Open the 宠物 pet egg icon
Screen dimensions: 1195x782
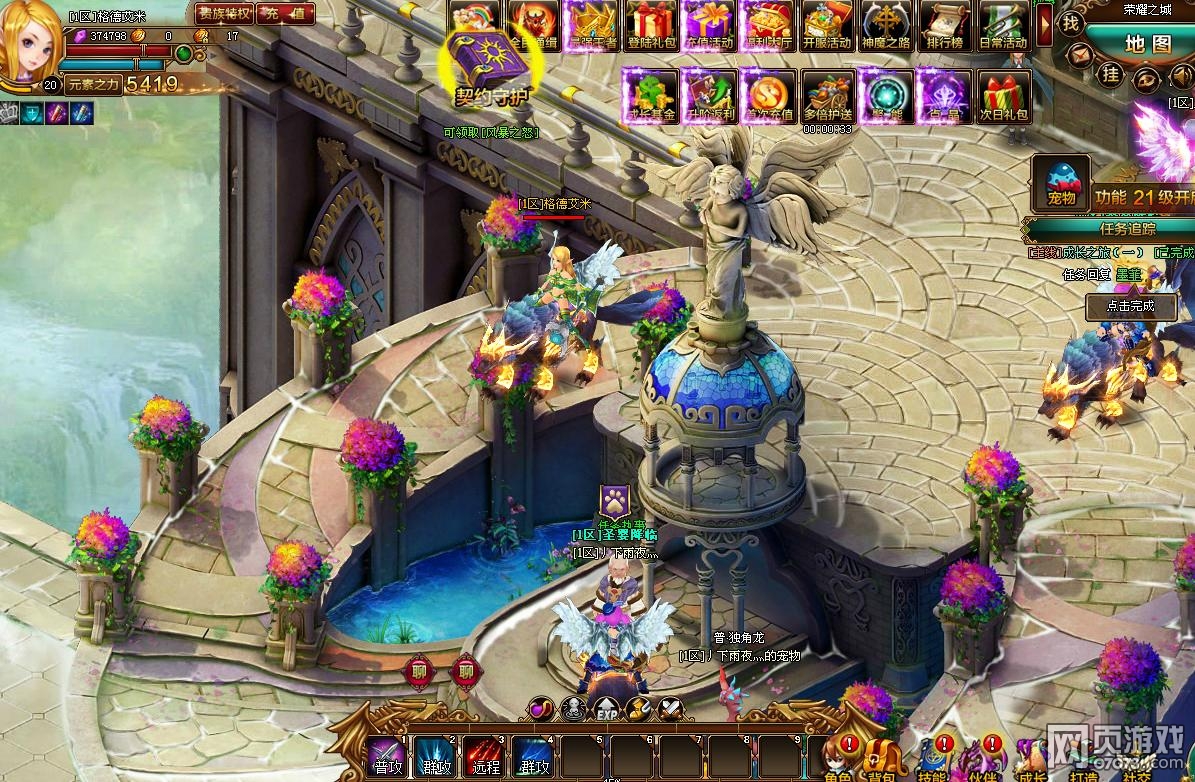[1061, 184]
